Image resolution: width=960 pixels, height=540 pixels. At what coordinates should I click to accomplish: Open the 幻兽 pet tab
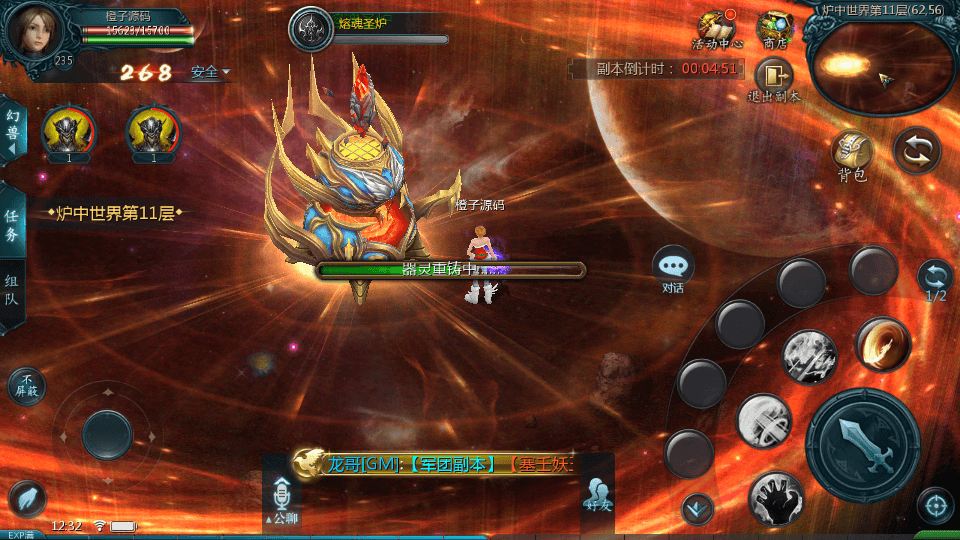click(13, 132)
